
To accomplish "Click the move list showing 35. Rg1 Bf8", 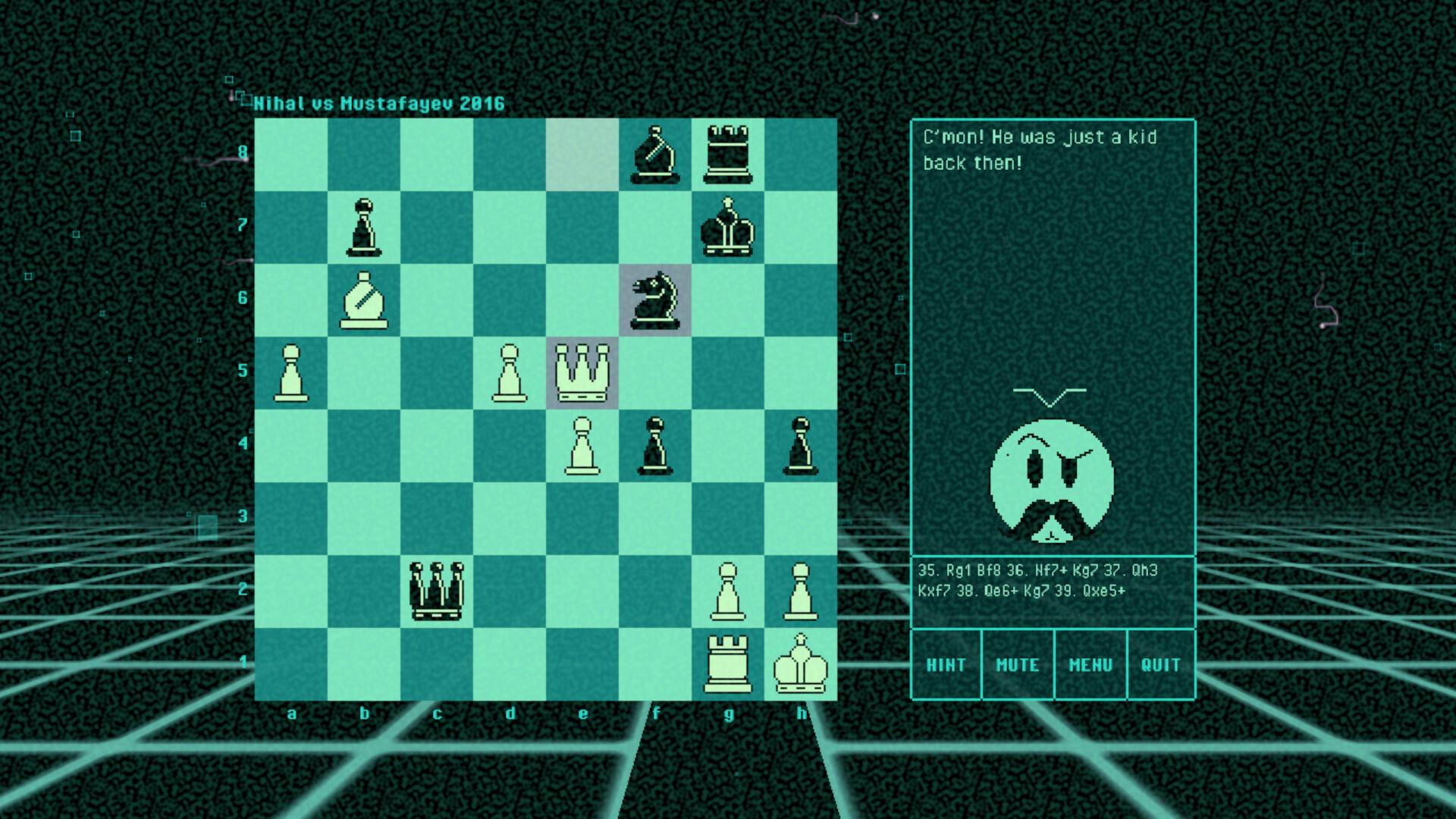I will pos(1054,584).
